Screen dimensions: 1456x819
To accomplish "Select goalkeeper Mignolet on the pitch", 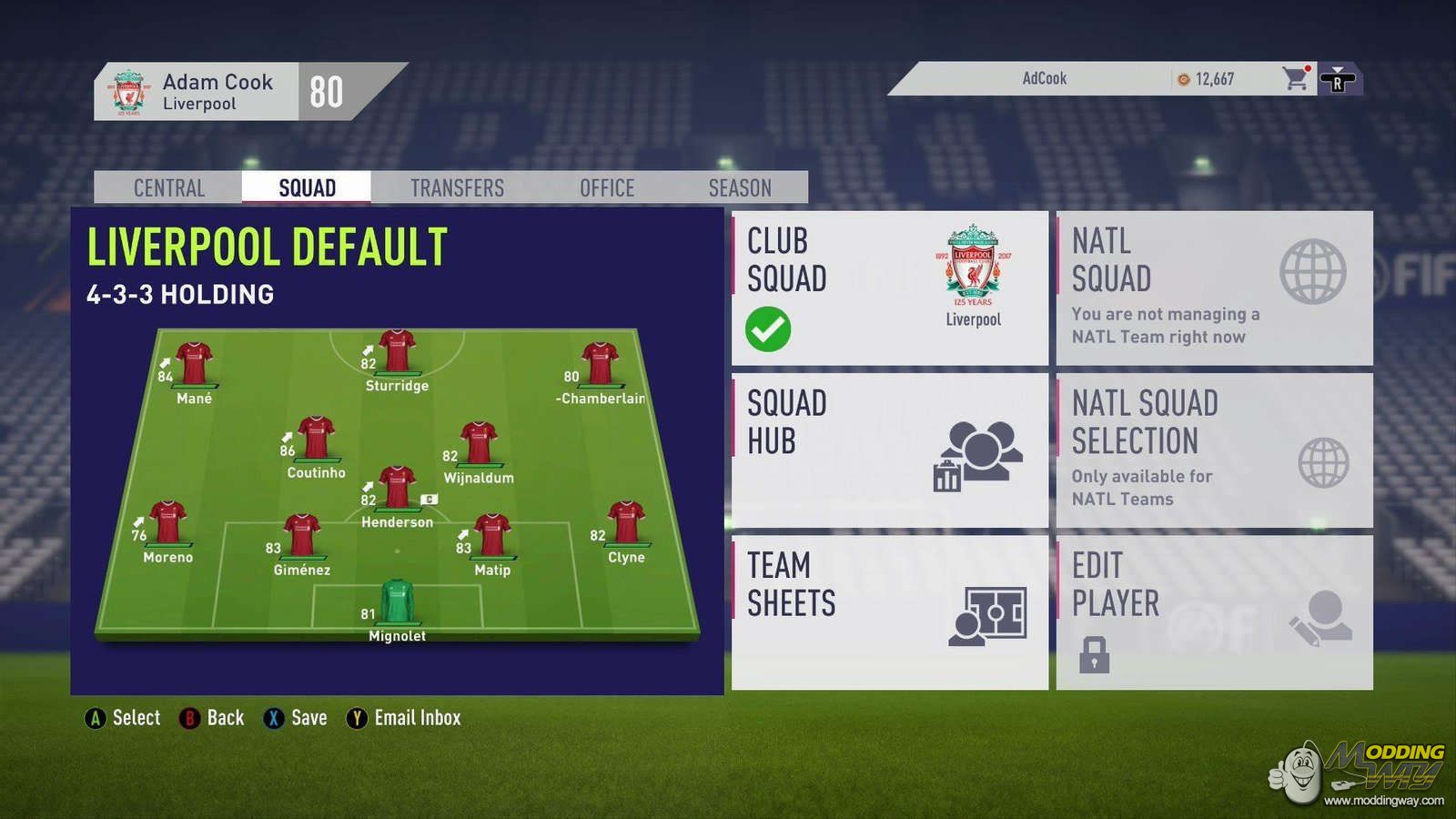I will (x=397, y=604).
